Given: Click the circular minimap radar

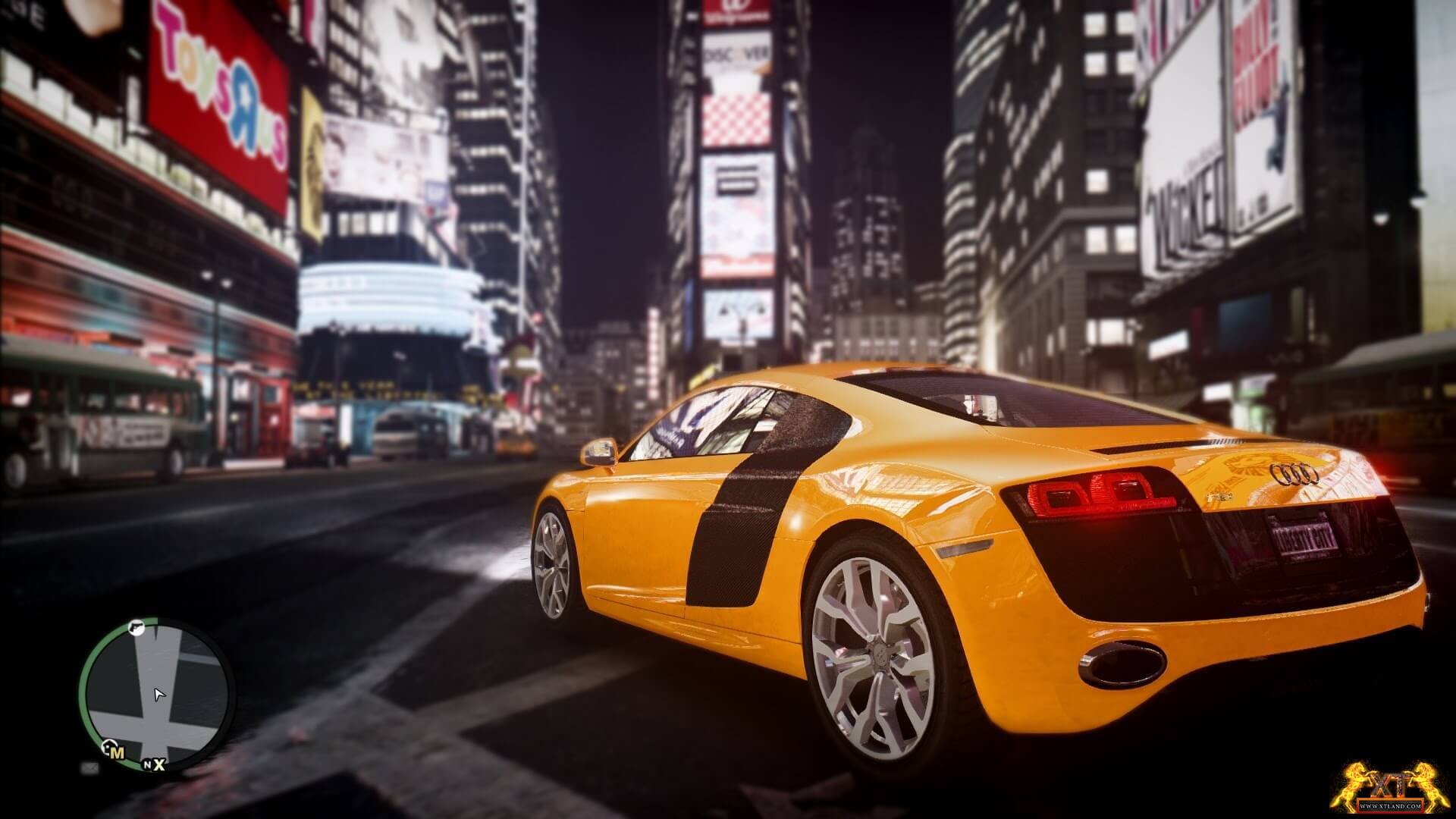Looking at the screenshot, I should click(157, 692).
